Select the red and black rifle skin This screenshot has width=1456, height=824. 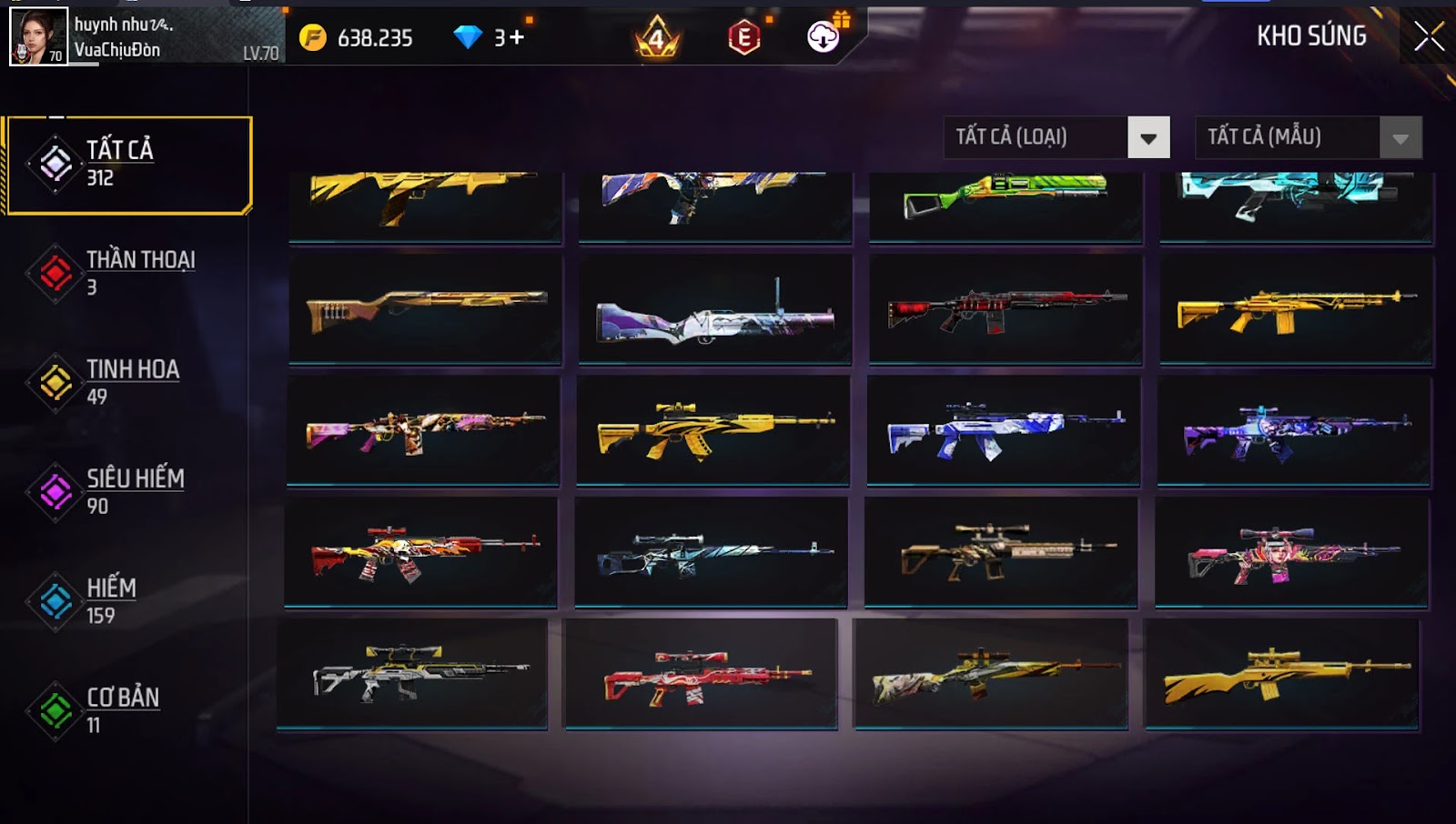[x=1005, y=311]
